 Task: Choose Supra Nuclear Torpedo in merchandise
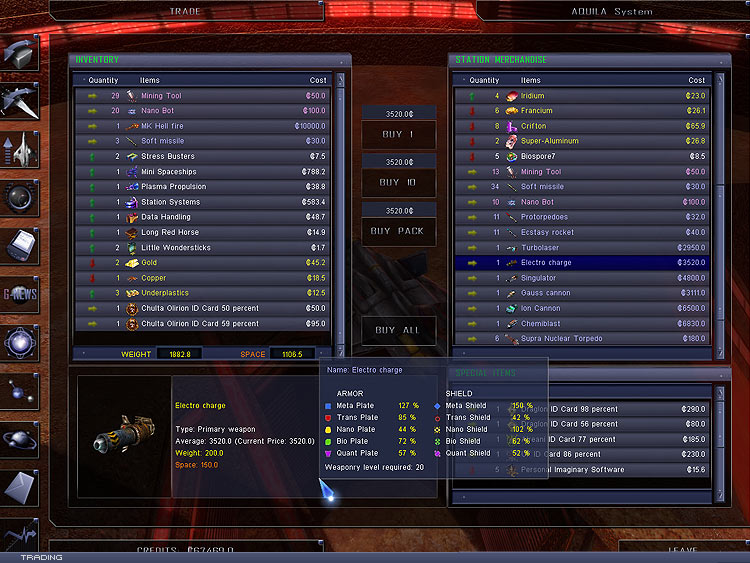(x=590, y=339)
